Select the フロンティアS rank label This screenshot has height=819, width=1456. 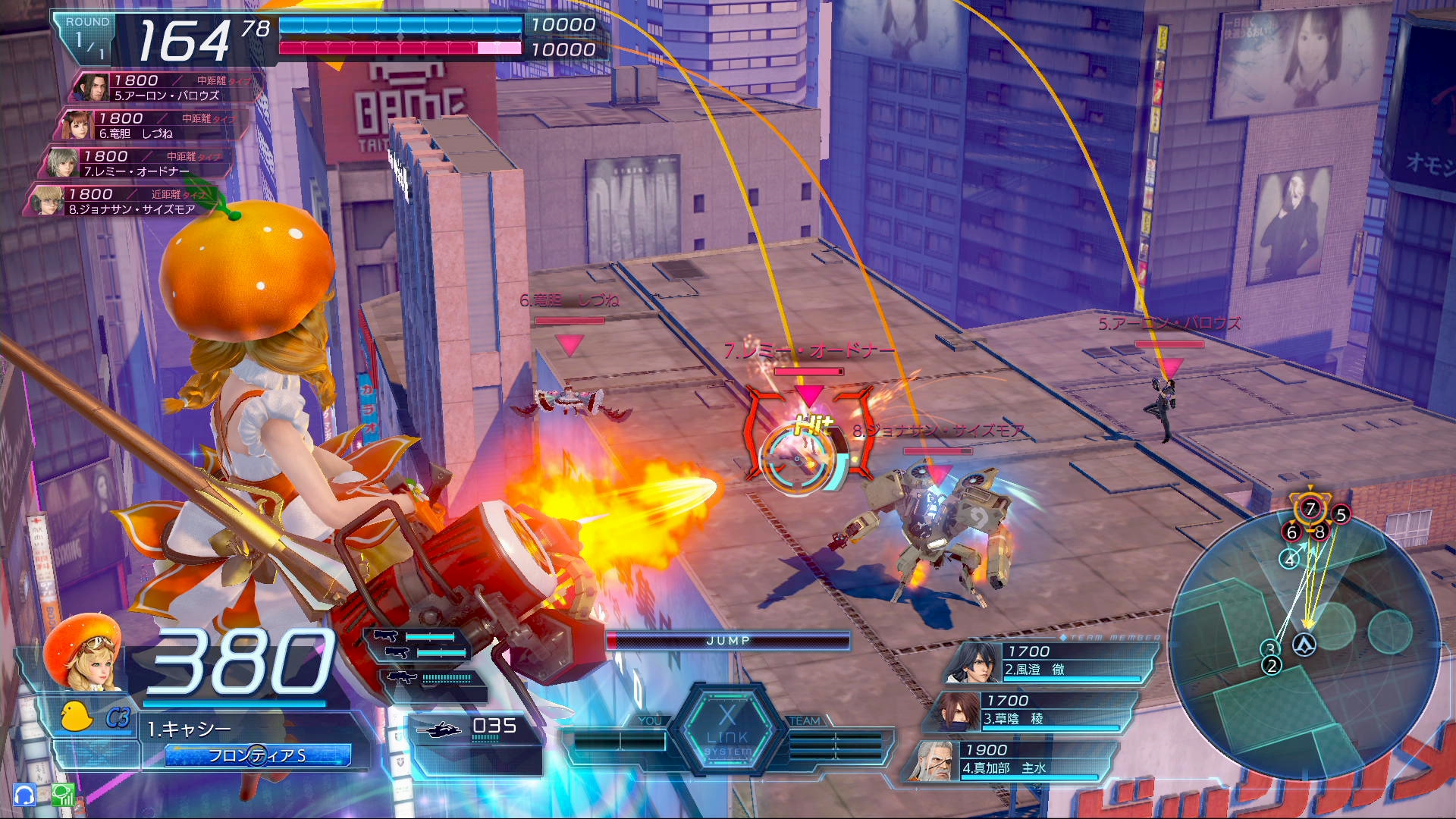(258, 755)
